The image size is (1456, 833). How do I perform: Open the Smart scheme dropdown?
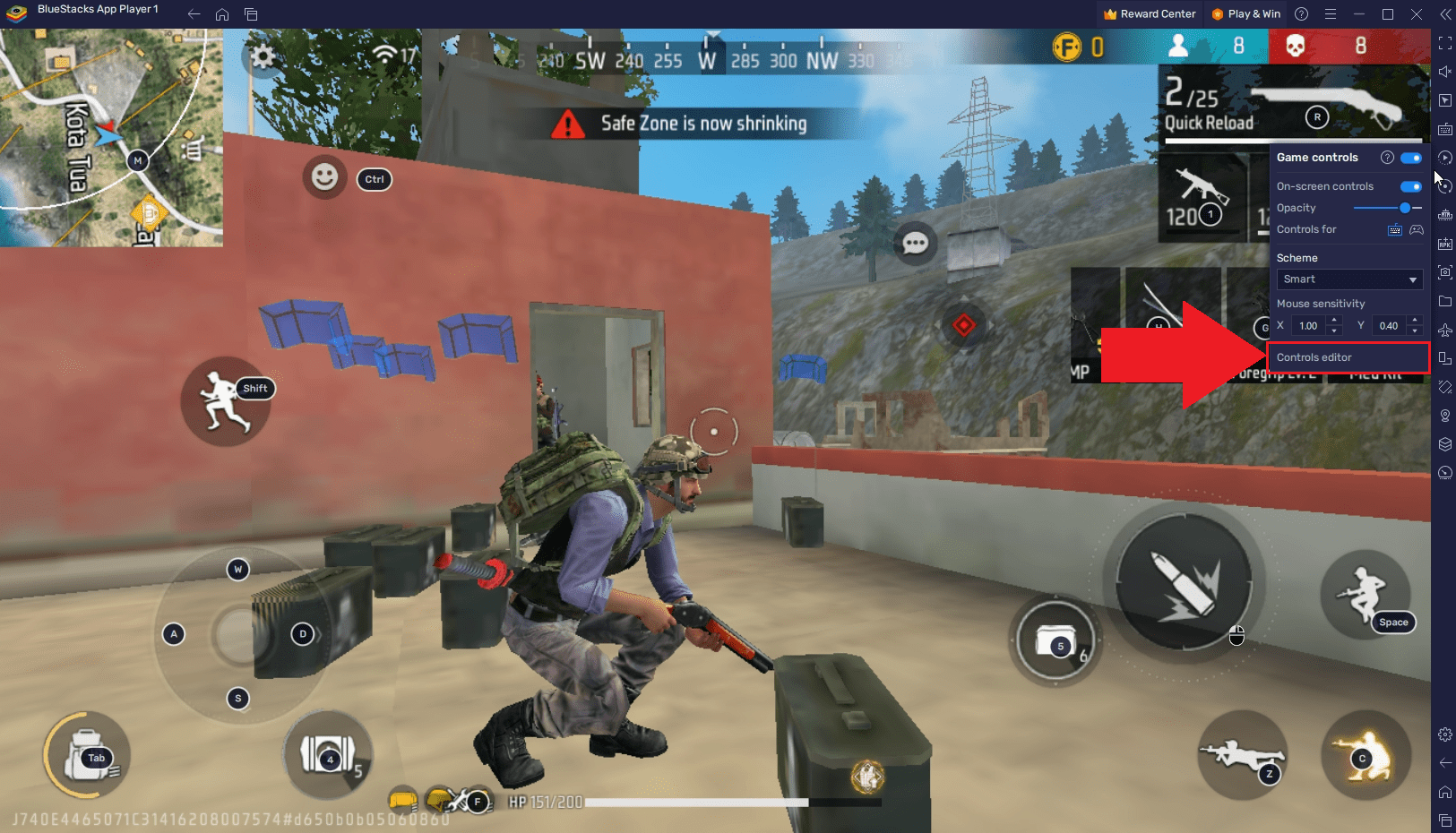(x=1348, y=279)
